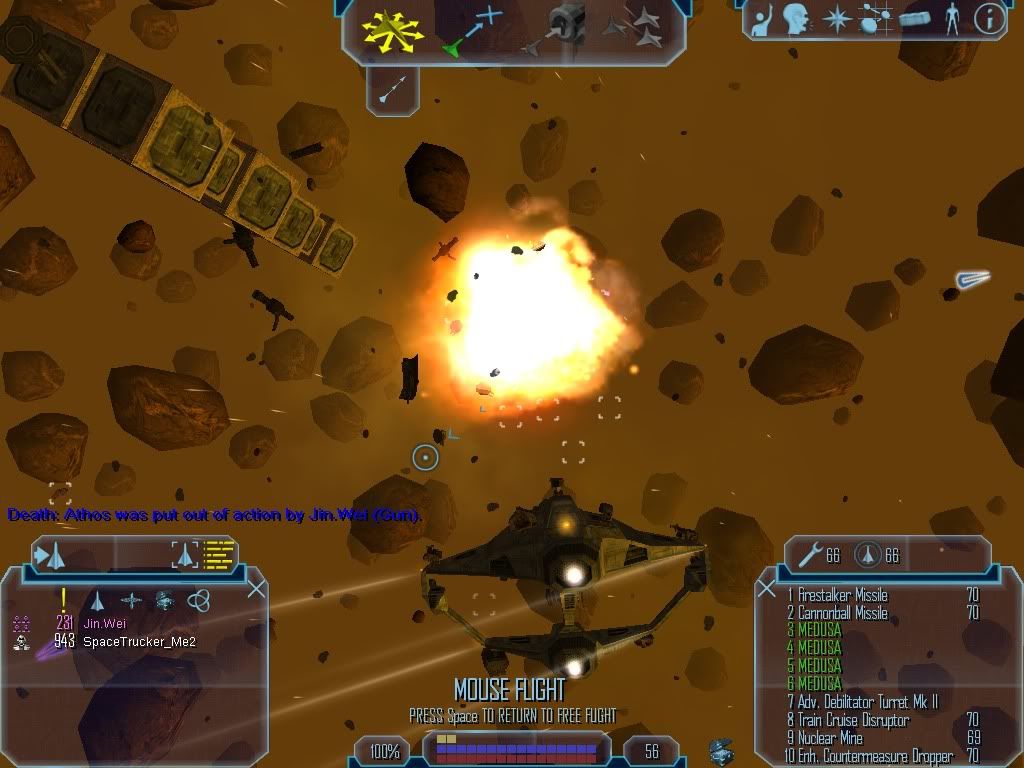Select the Train Cruise Disruptor
The image size is (1024, 768).
click(853, 720)
